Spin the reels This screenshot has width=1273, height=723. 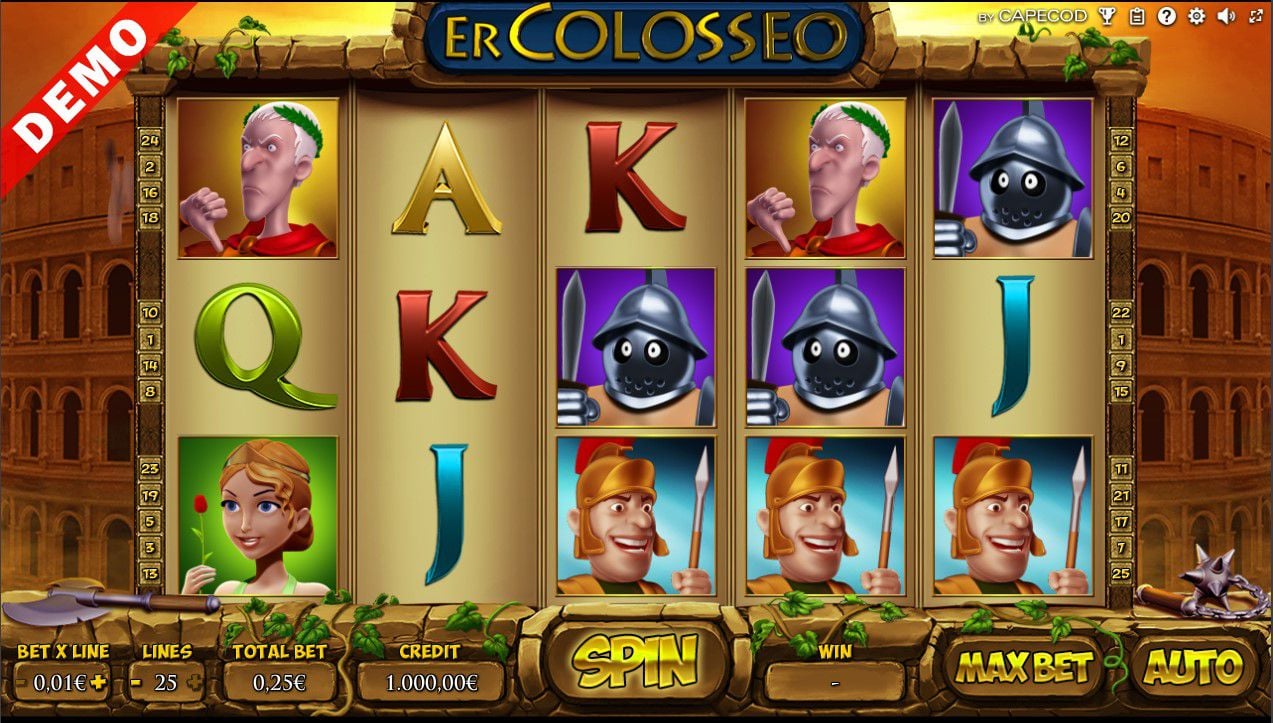point(636,661)
